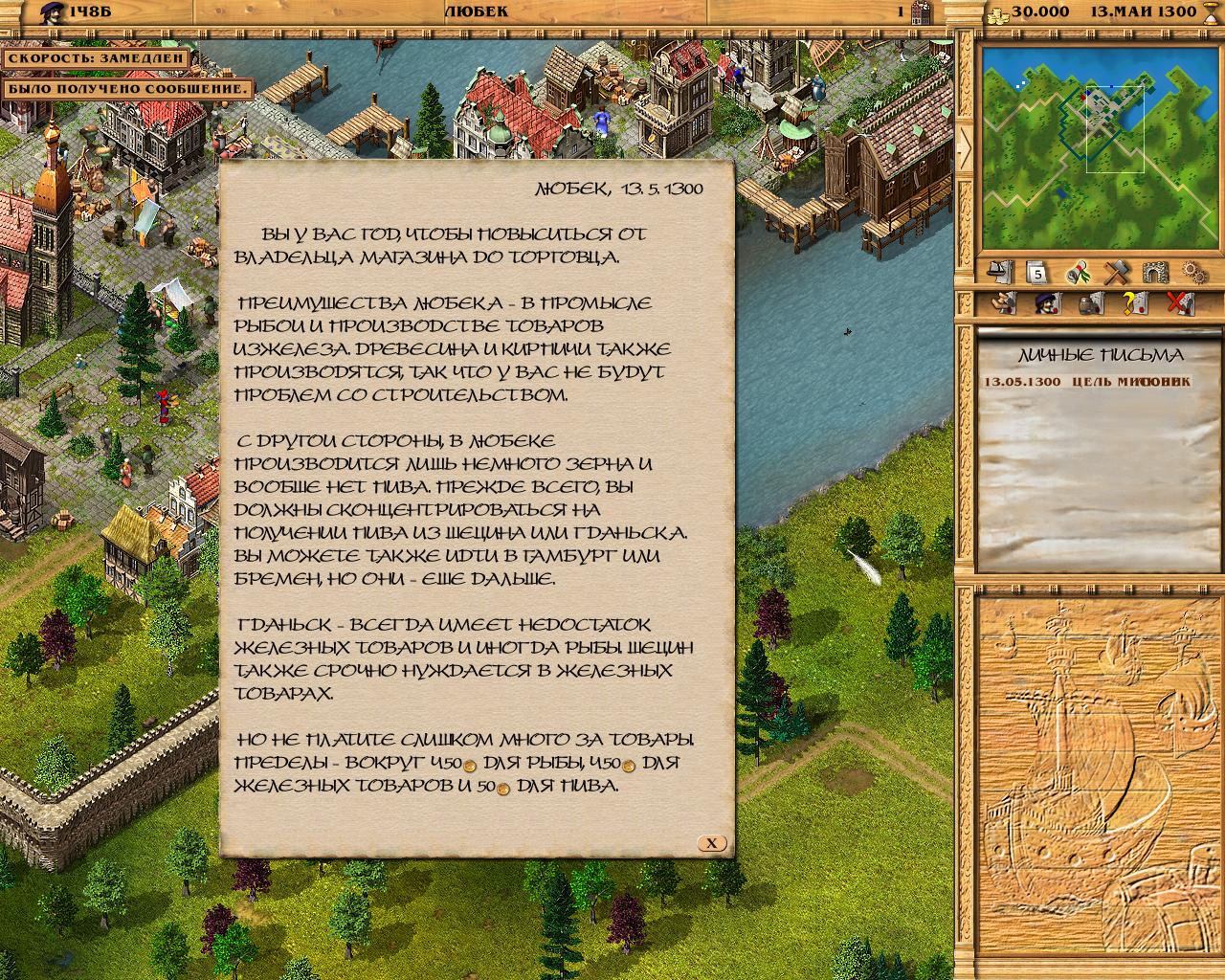Open the merchant portrait letters icon
Viewport: 1225px width, 980px height.
(x=1047, y=304)
